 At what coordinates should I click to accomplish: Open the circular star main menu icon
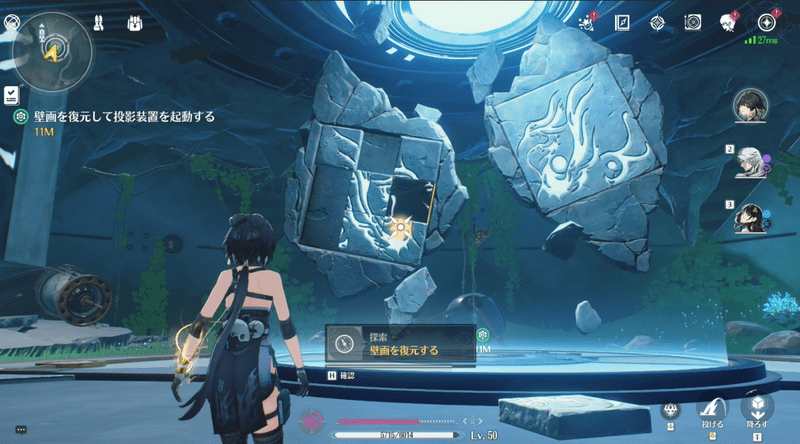click(767, 22)
